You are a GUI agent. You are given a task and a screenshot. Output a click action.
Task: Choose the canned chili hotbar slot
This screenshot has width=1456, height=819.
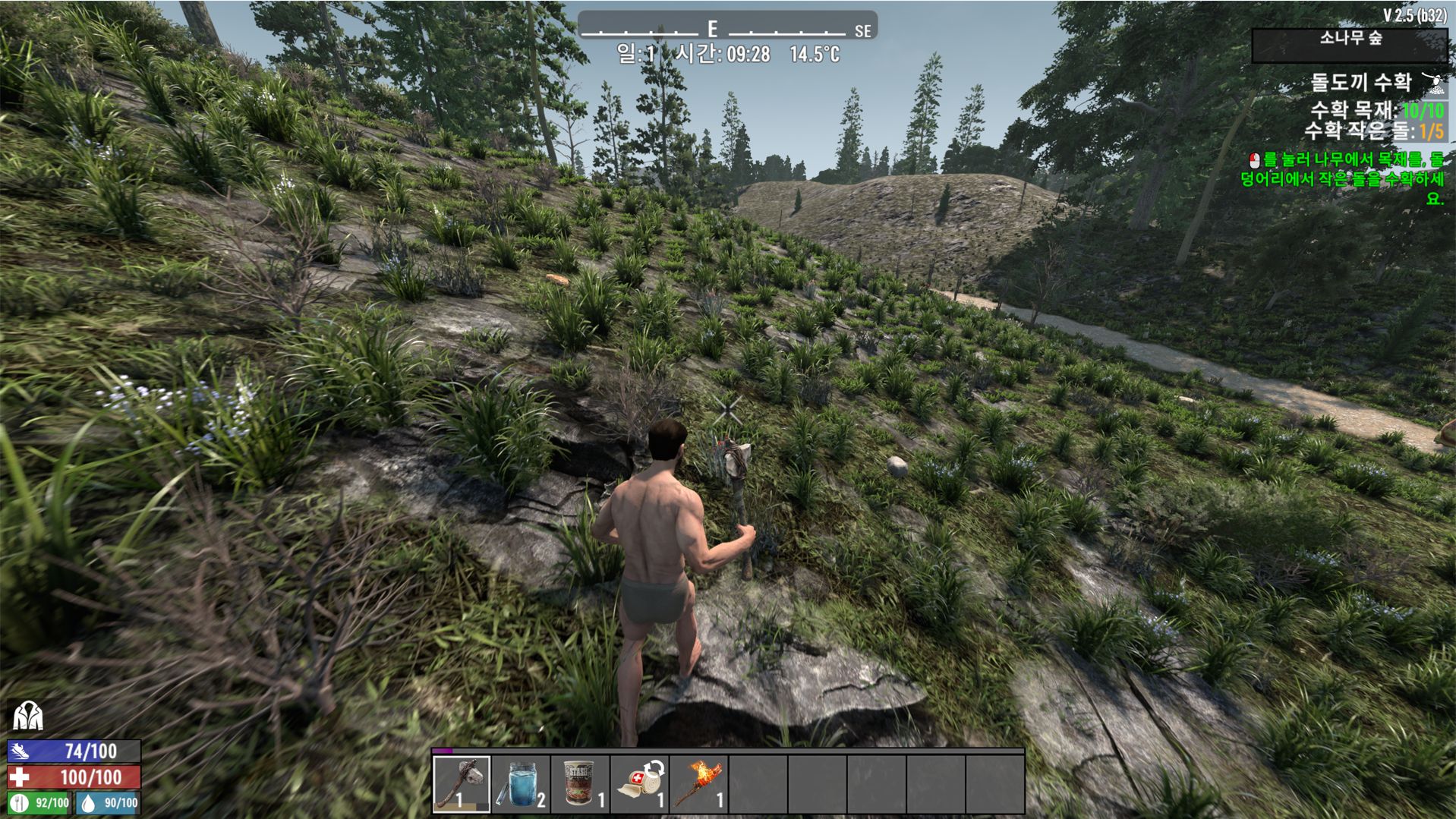pyautogui.click(x=580, y=783)
